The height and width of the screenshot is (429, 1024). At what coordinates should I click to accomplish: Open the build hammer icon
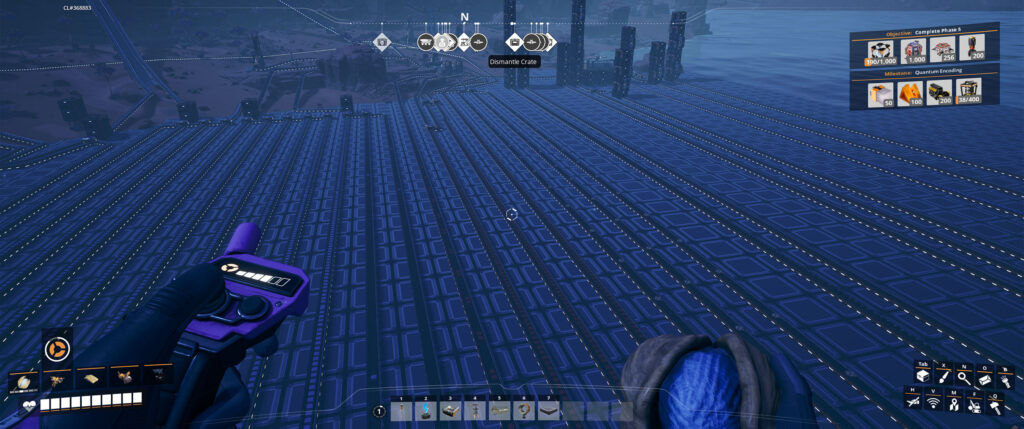point(995,402)
